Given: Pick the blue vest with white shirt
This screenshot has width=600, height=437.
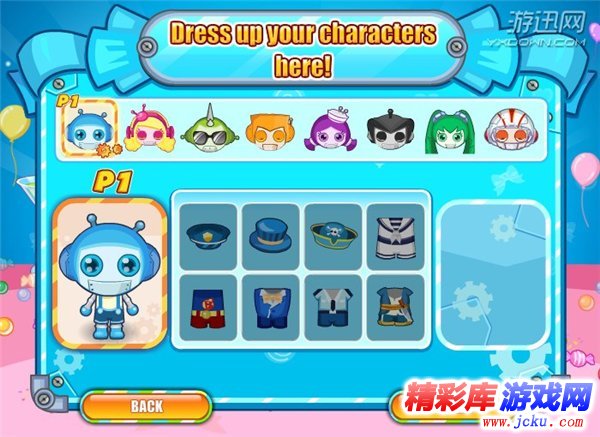Looking at the screenshot, I should [x=333, y=307].
